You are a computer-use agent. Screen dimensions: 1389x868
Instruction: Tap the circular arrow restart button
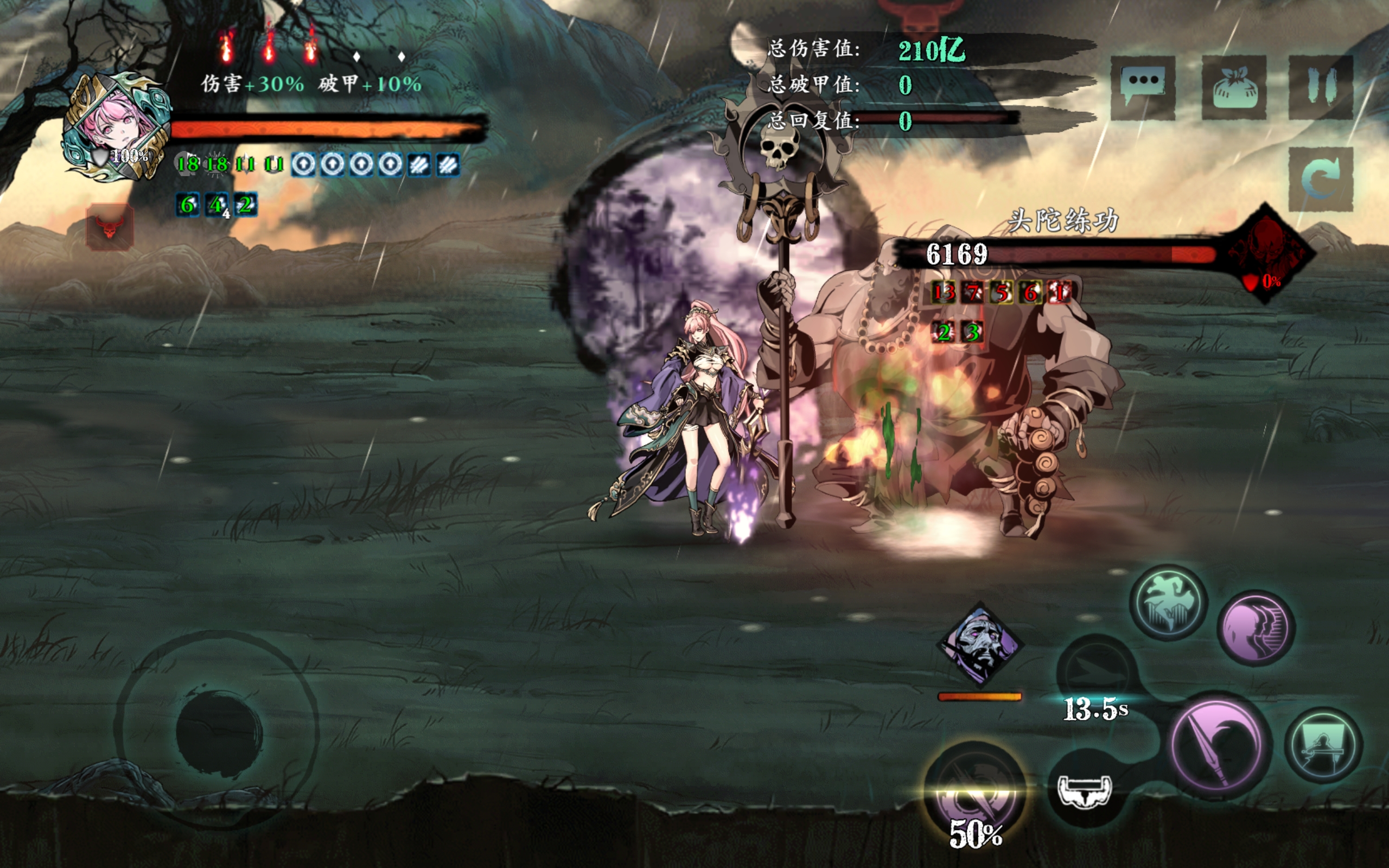[x=1321, y=178]
